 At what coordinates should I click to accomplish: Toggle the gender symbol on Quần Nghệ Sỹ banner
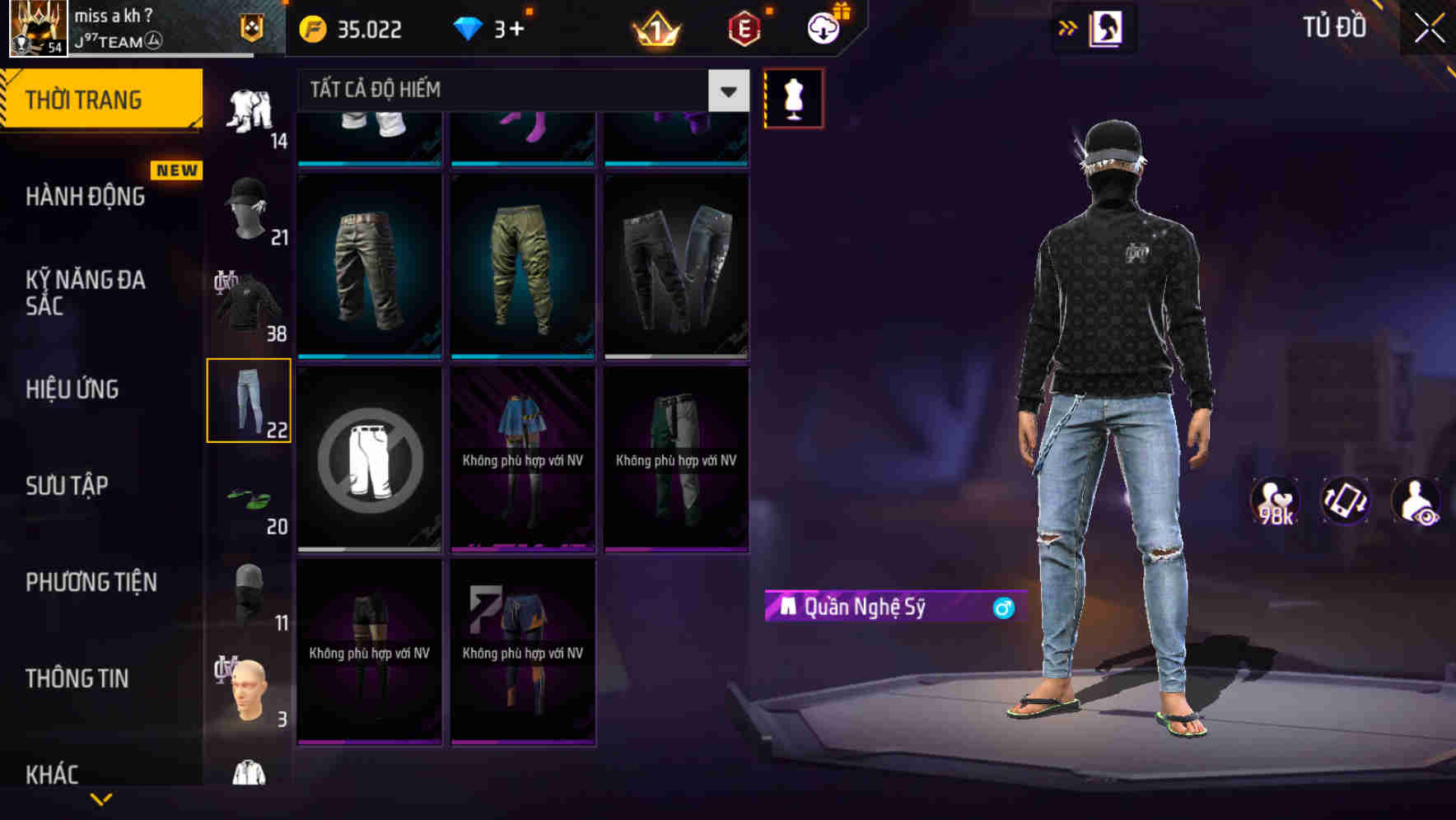point(1001,609)
